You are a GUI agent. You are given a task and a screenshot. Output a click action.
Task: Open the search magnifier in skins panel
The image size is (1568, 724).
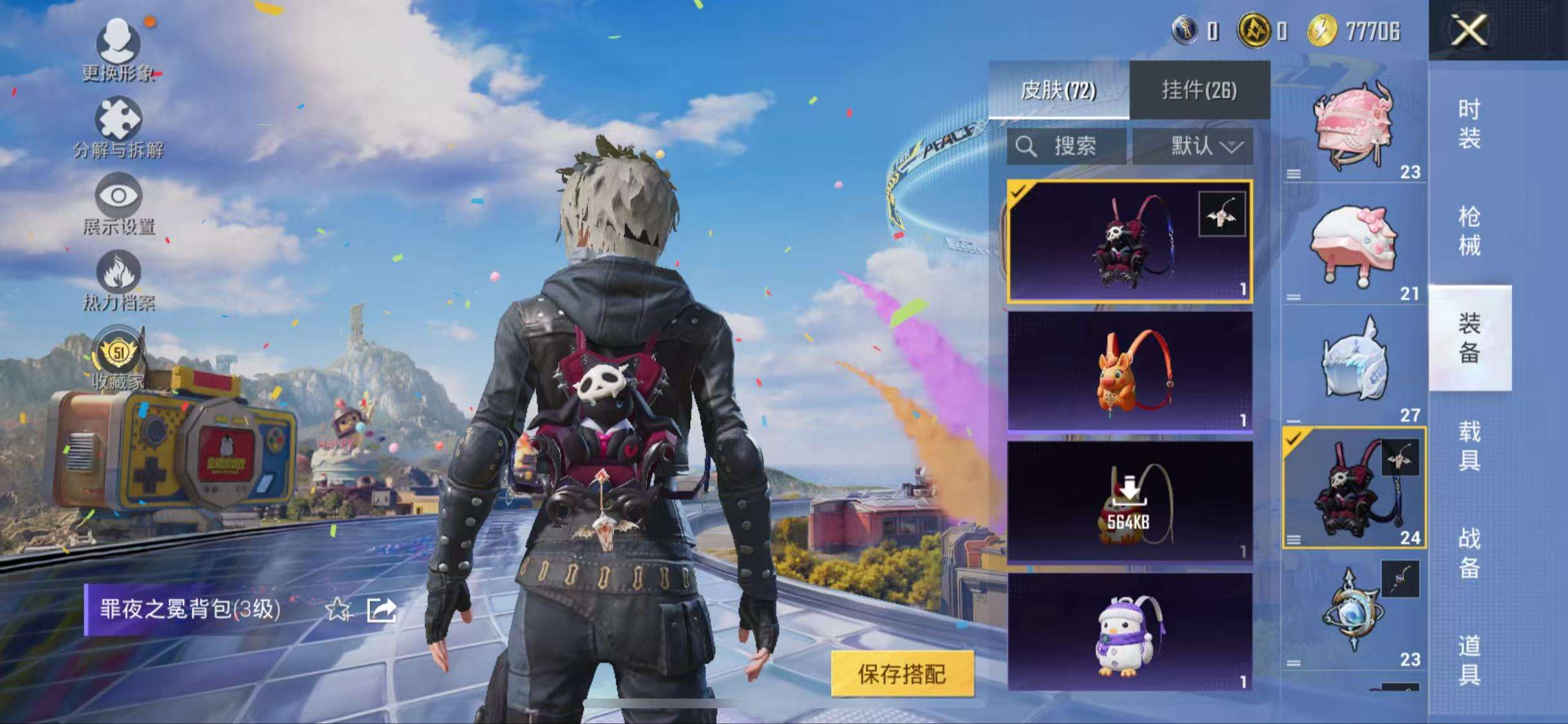click(x=1027, y=147)
